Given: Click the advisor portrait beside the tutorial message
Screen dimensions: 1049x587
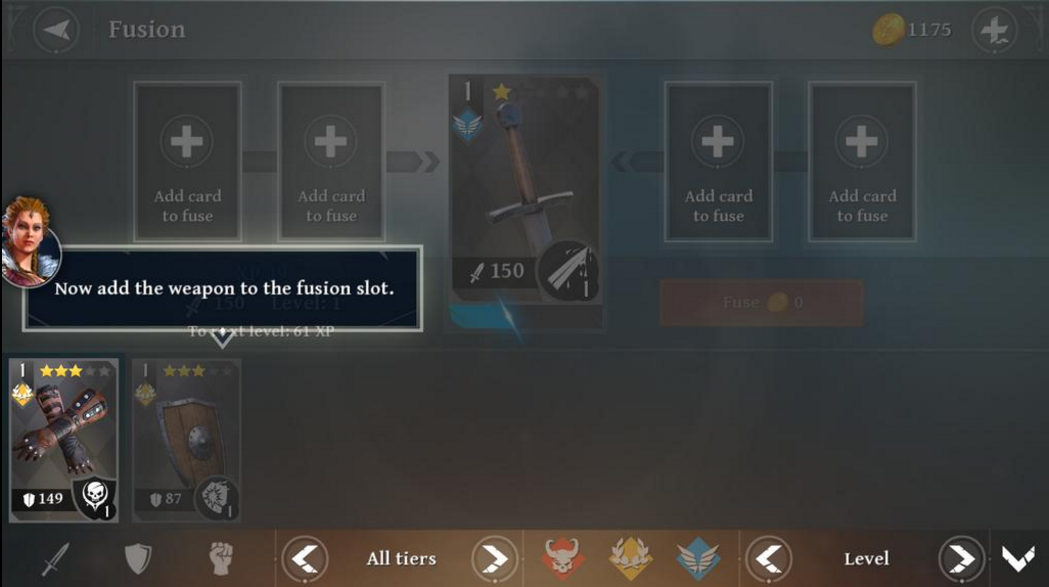Looking at the screenshot, I should (28, 240).
